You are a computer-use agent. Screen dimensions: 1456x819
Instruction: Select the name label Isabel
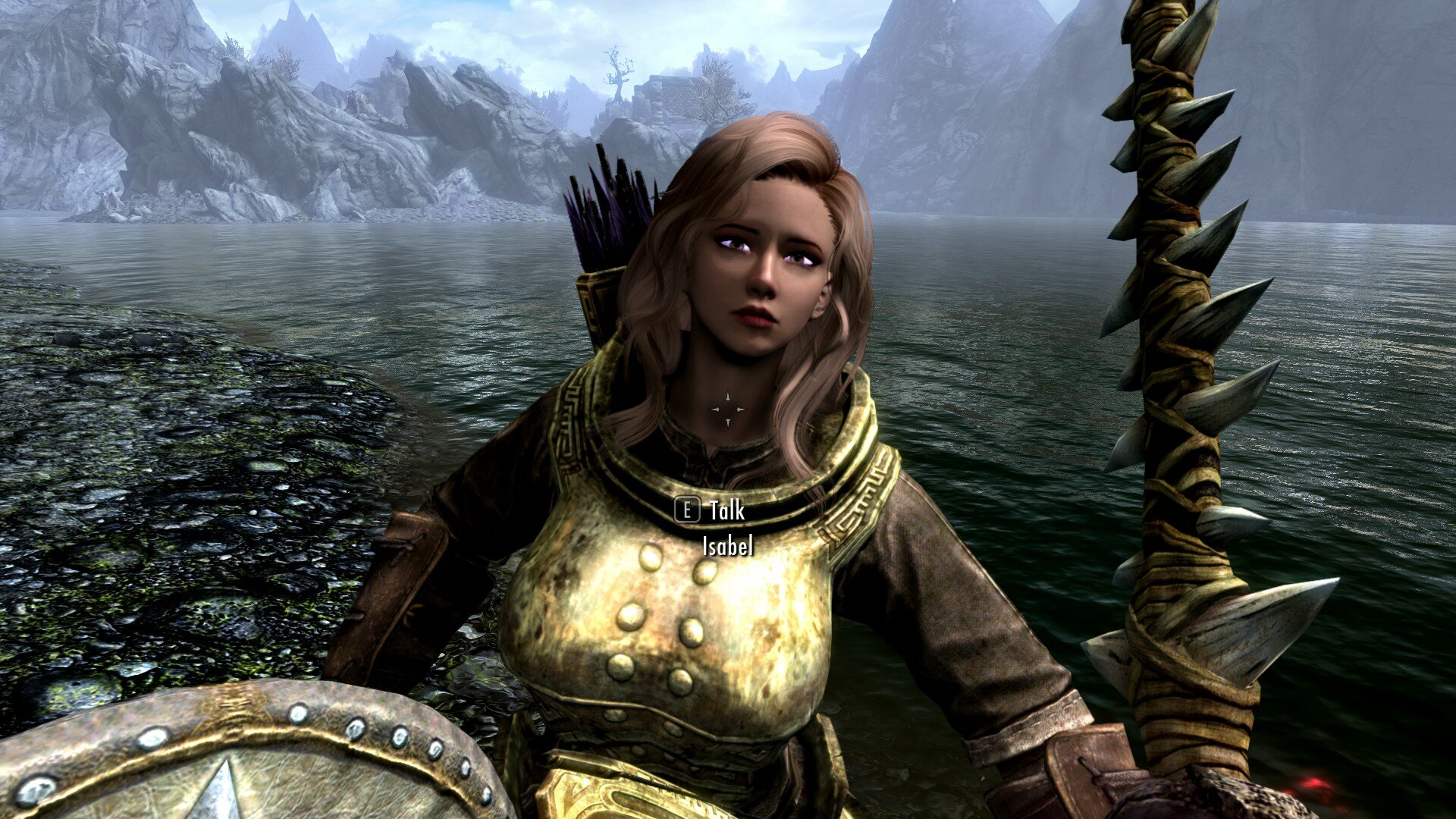pyautogui.click(x=726, y=544)
